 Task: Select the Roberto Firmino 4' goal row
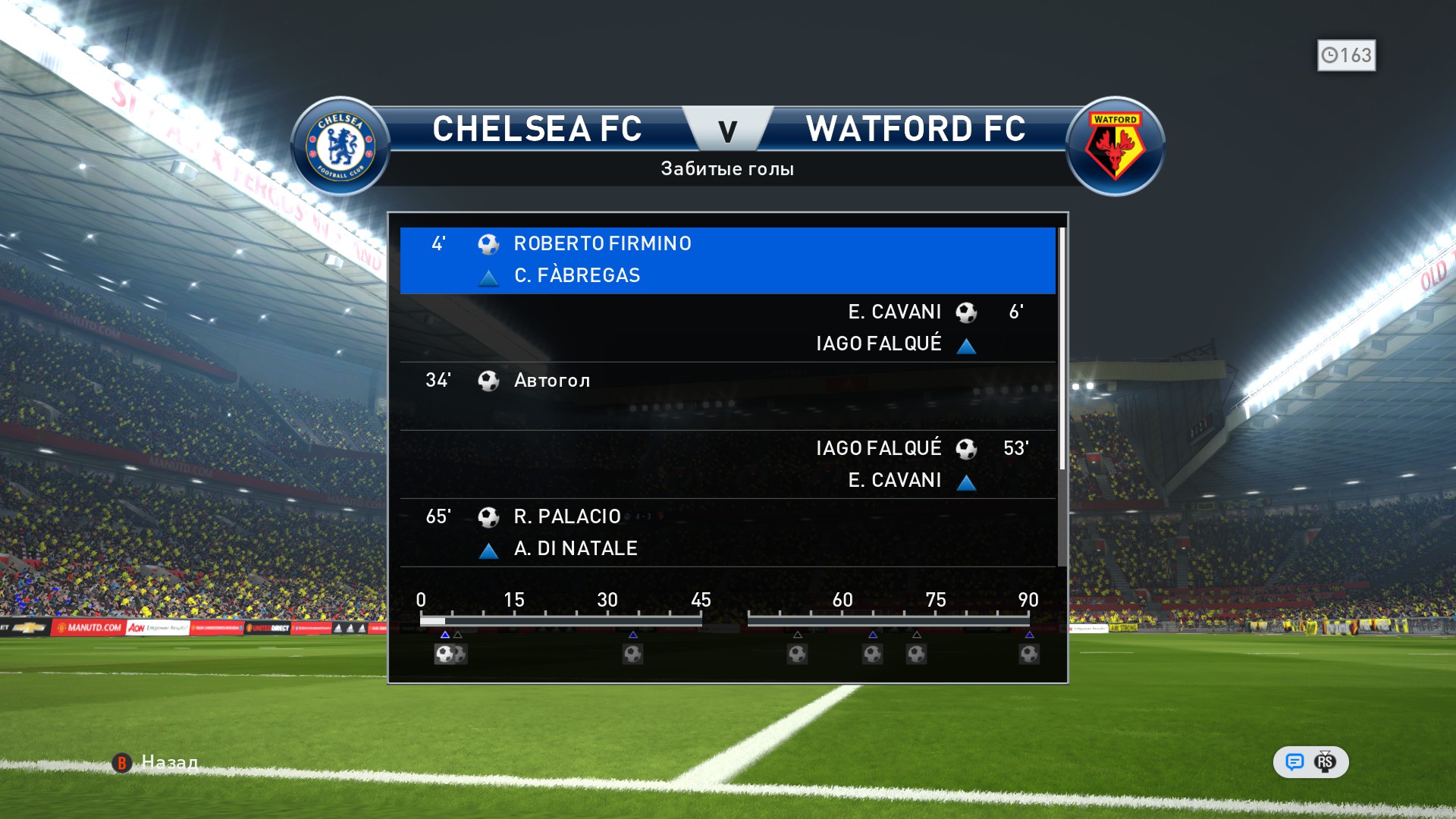(726, 259)
